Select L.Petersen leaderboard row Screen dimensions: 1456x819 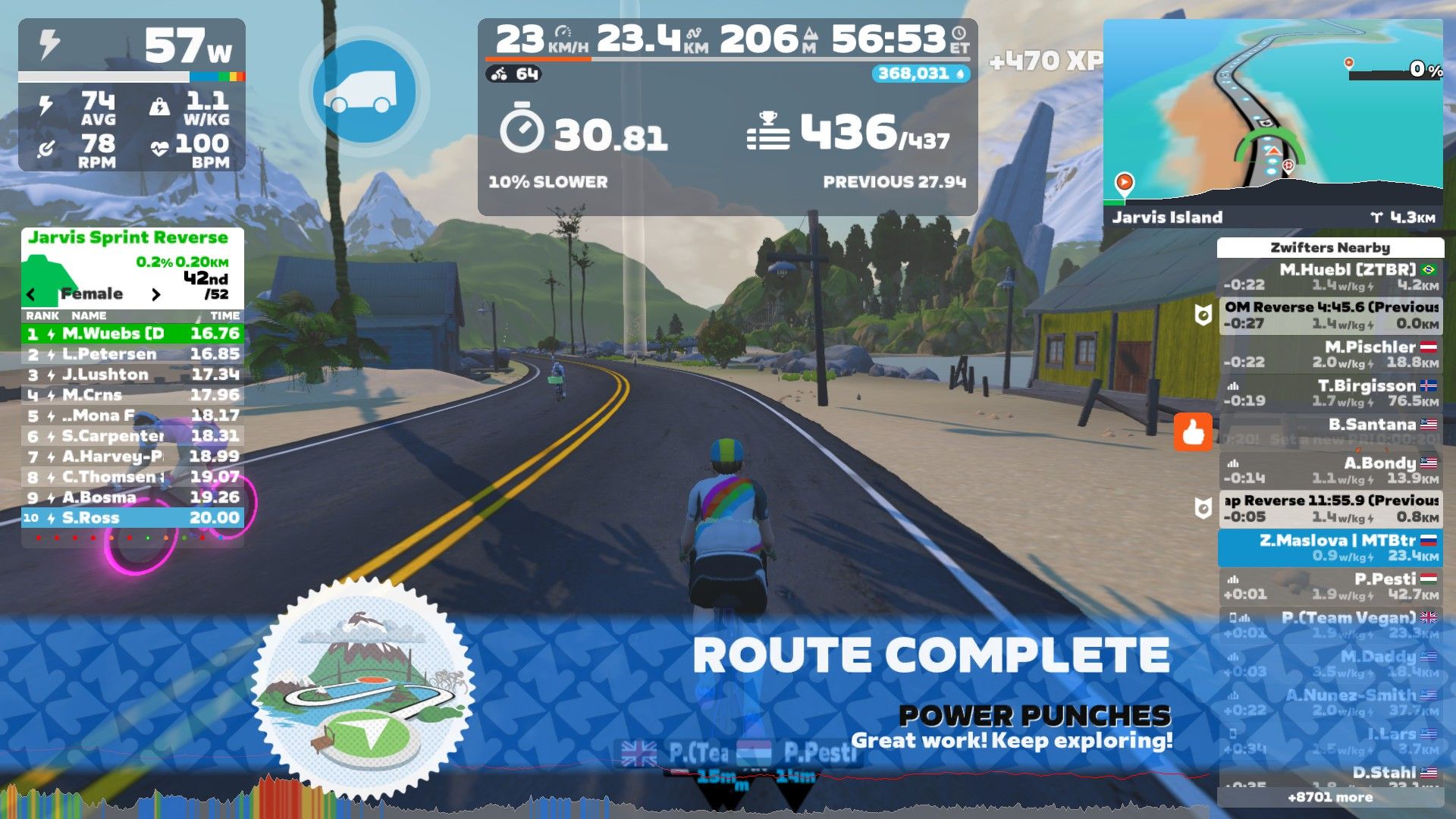[133, 354]
